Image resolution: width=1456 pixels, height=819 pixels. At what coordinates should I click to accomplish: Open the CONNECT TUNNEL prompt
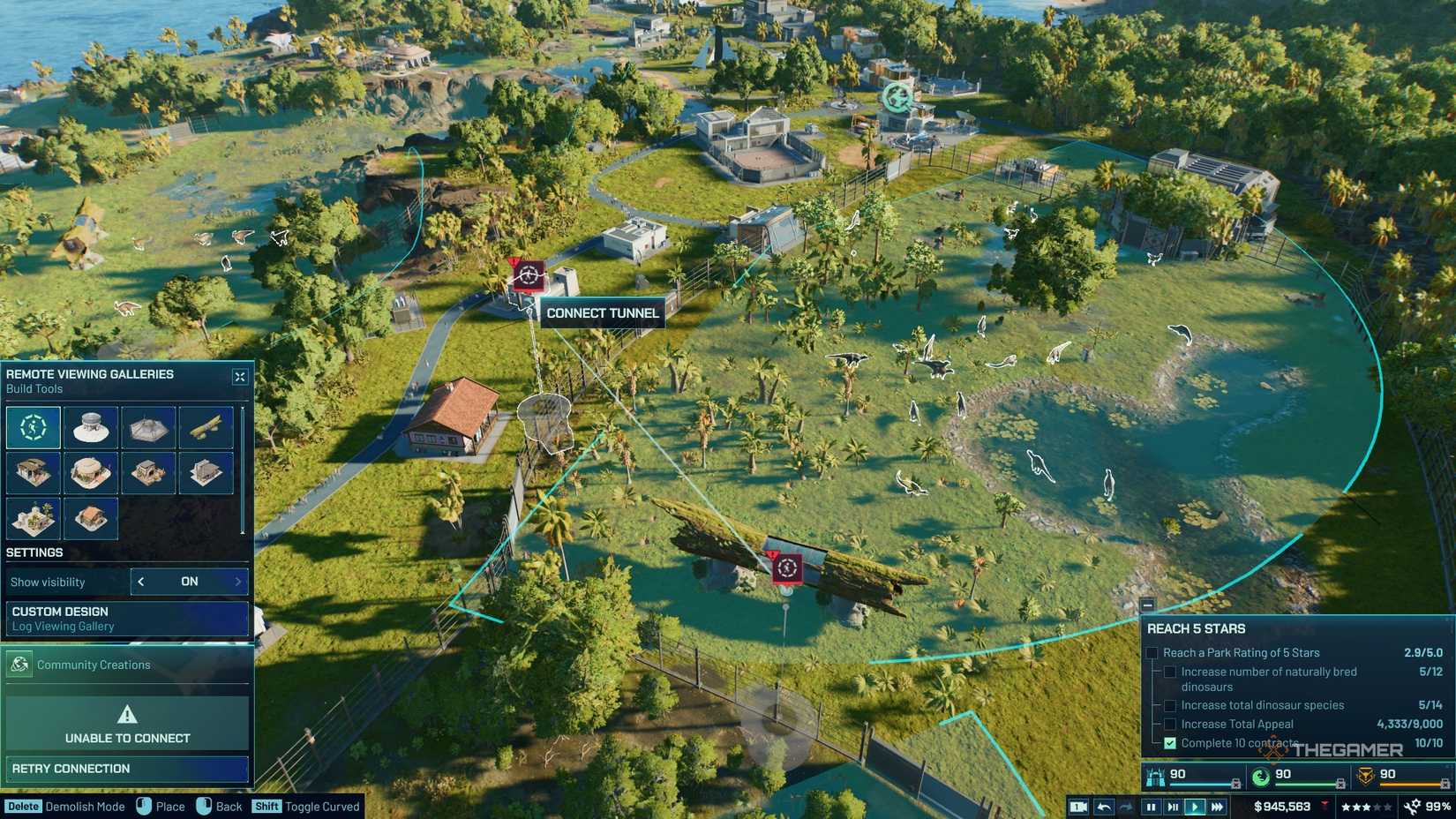601,313
